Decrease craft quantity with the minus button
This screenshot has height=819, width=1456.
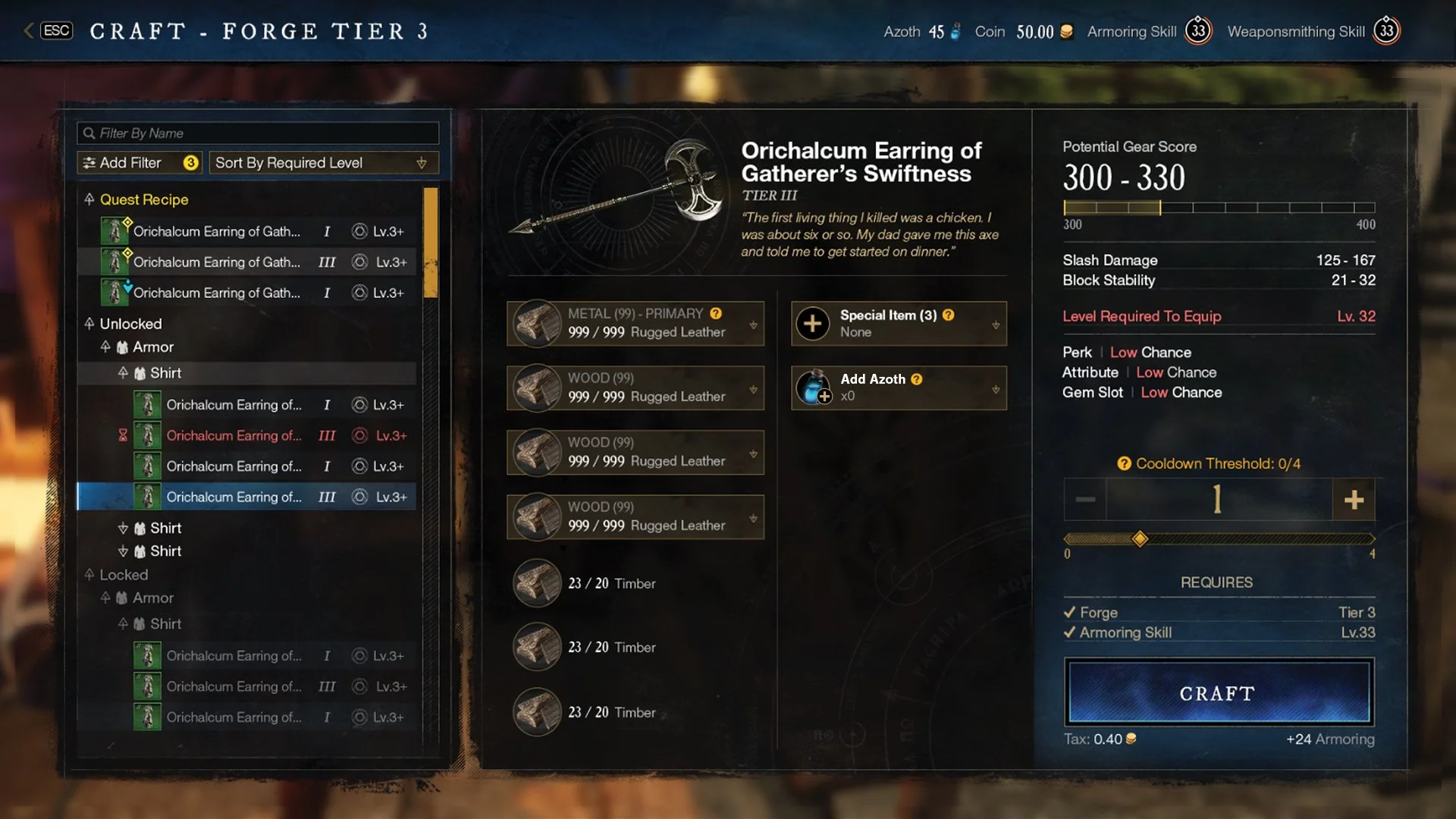tap(1085, 500)
